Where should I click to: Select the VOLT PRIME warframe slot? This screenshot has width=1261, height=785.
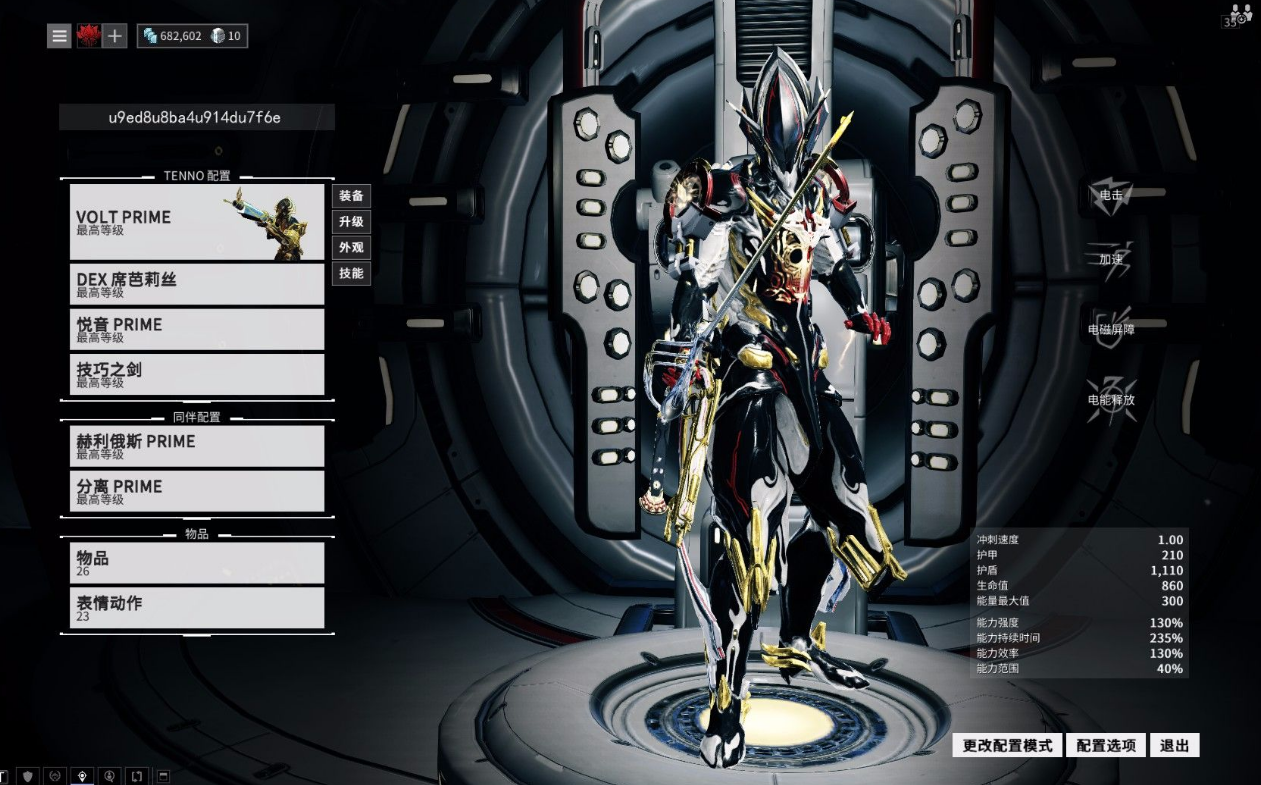[x=197, y=222]
